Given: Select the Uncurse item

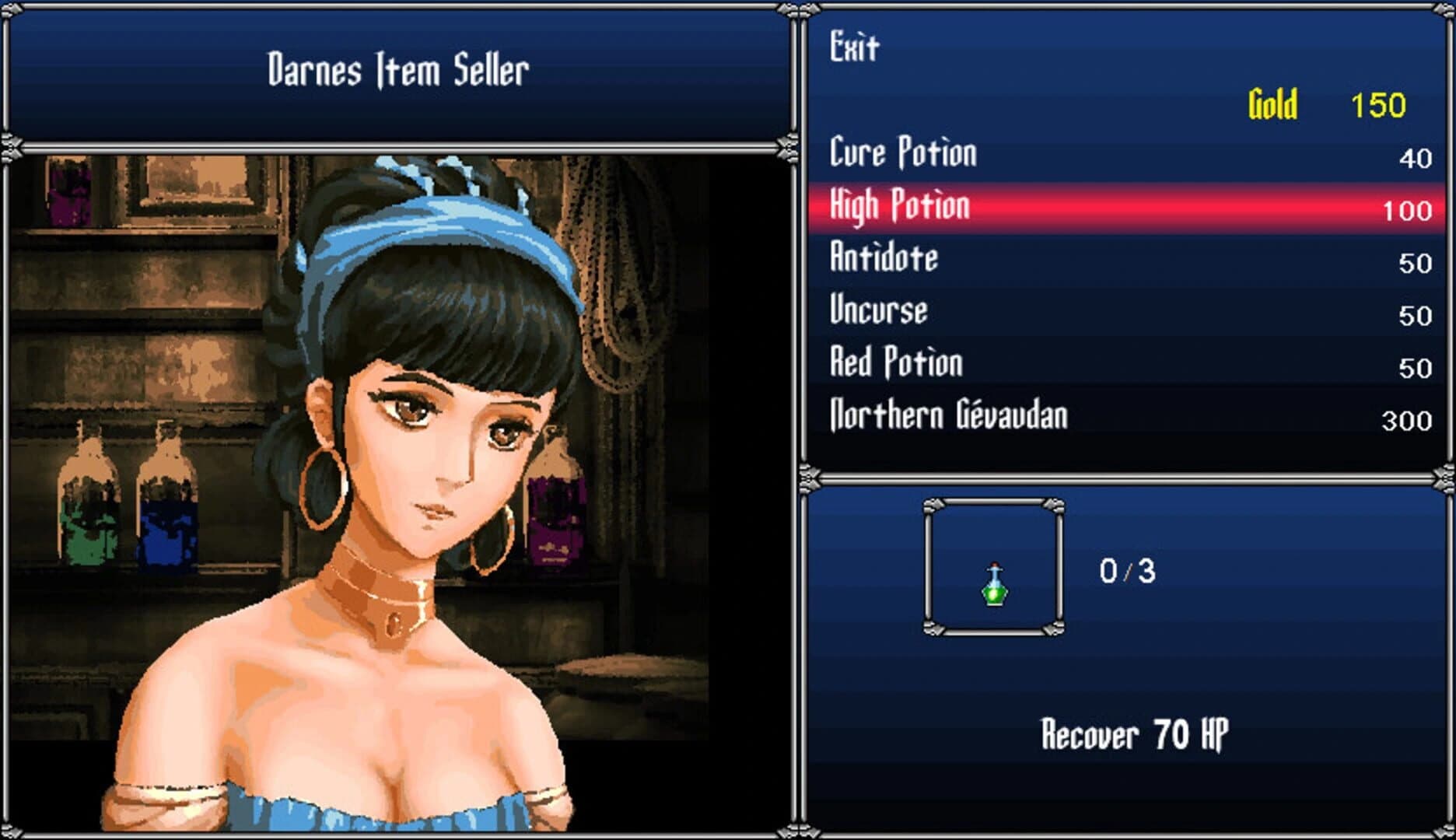Looking at the screenshot, I should coord(879,310).
